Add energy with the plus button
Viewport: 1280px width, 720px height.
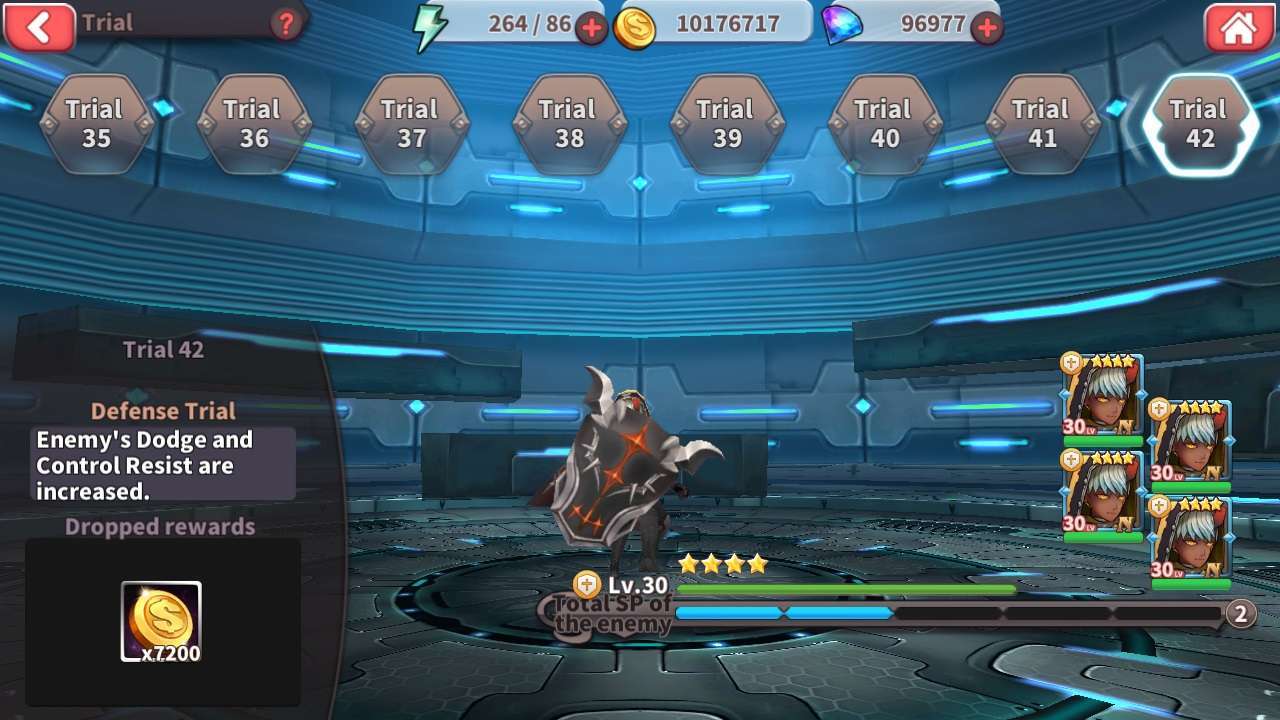point(591,28)
